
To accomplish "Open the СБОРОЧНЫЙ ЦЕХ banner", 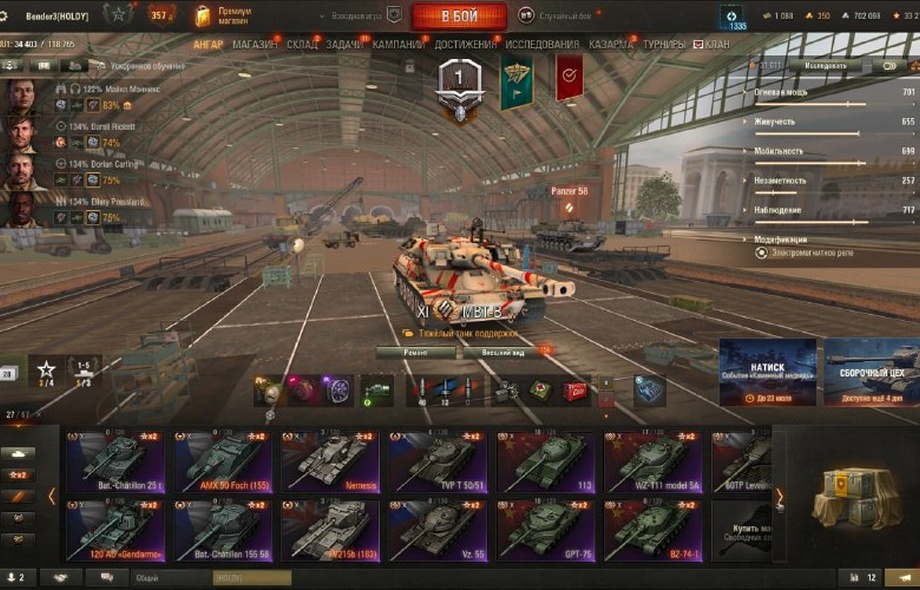I will tap(871, 372).
